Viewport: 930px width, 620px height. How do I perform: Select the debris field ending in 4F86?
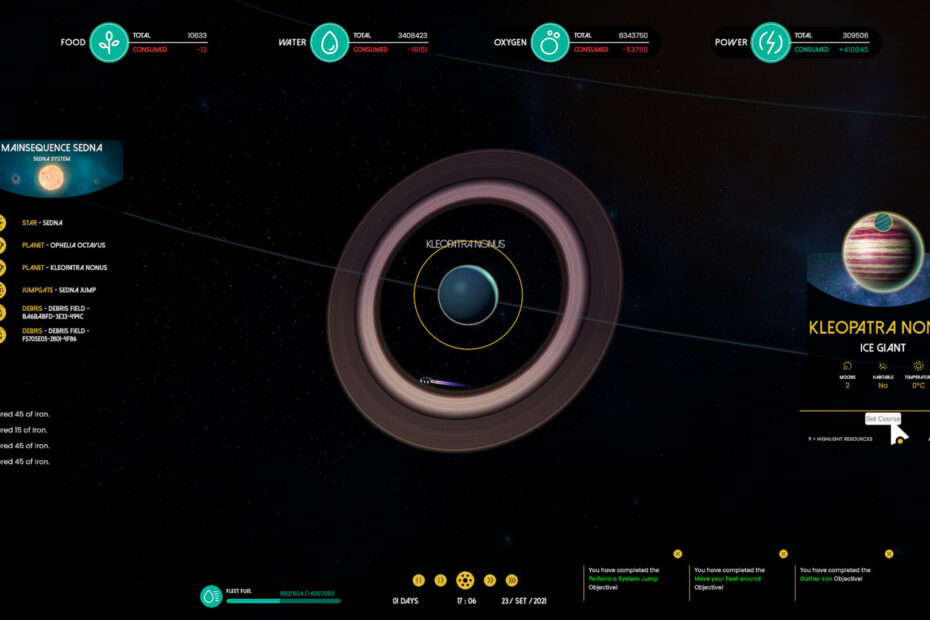coord(56,335)
